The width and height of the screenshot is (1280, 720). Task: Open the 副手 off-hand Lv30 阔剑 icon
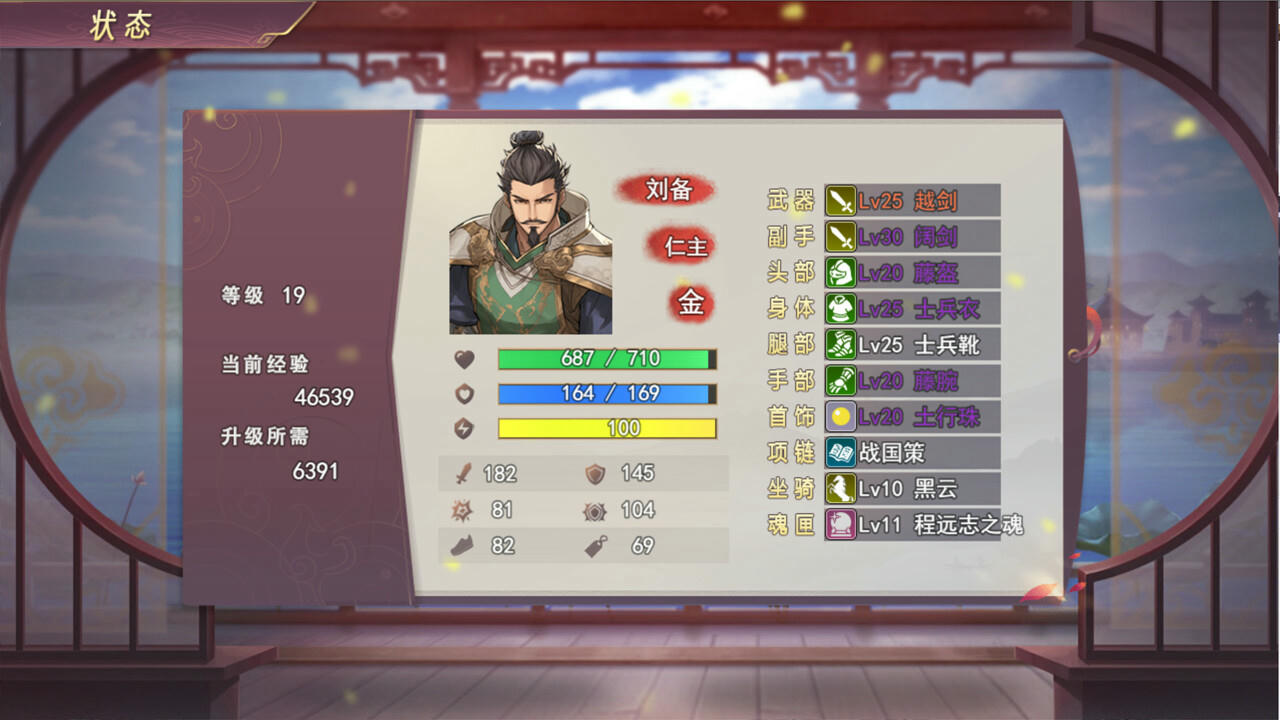843,237
